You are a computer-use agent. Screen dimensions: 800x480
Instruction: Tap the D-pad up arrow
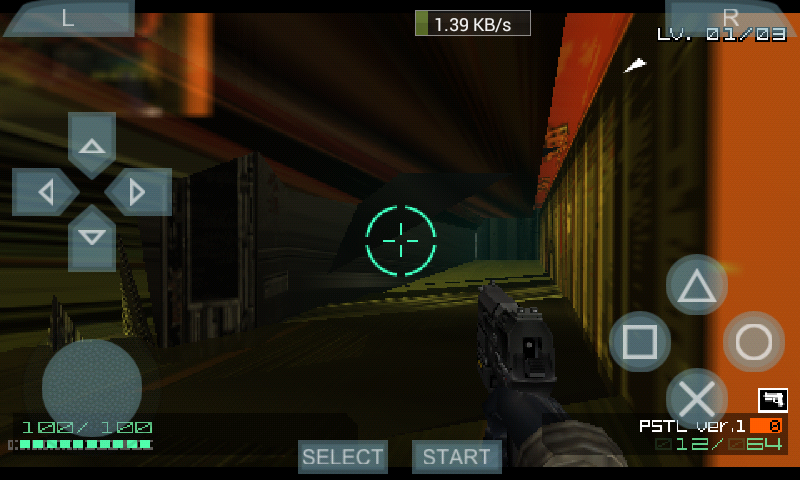[92, 143]
